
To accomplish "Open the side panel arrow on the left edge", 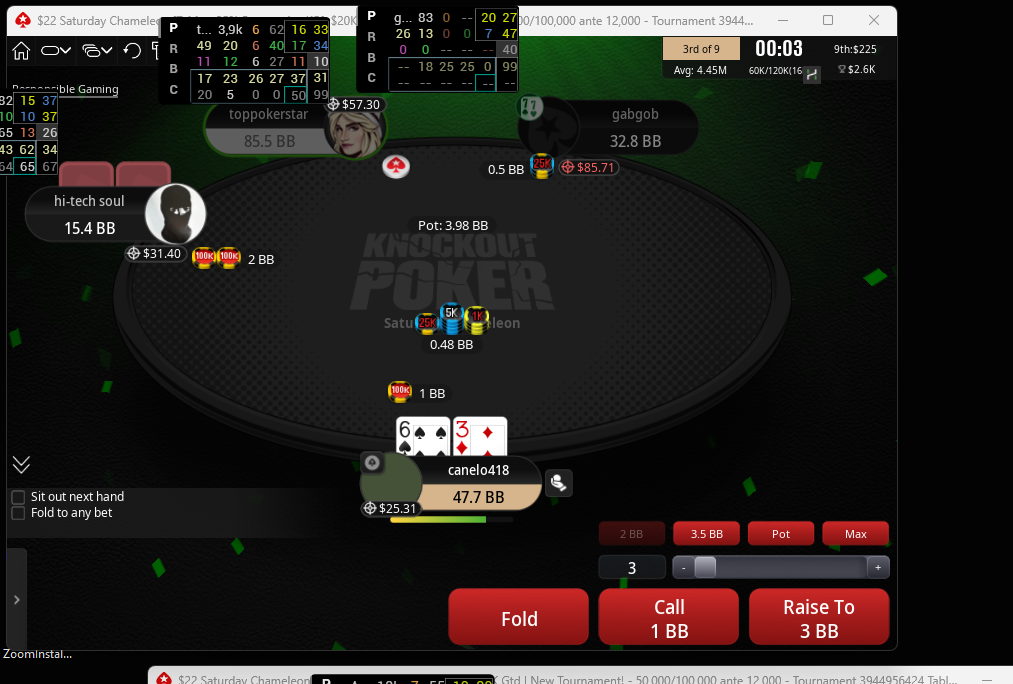I will coord(16,599).
